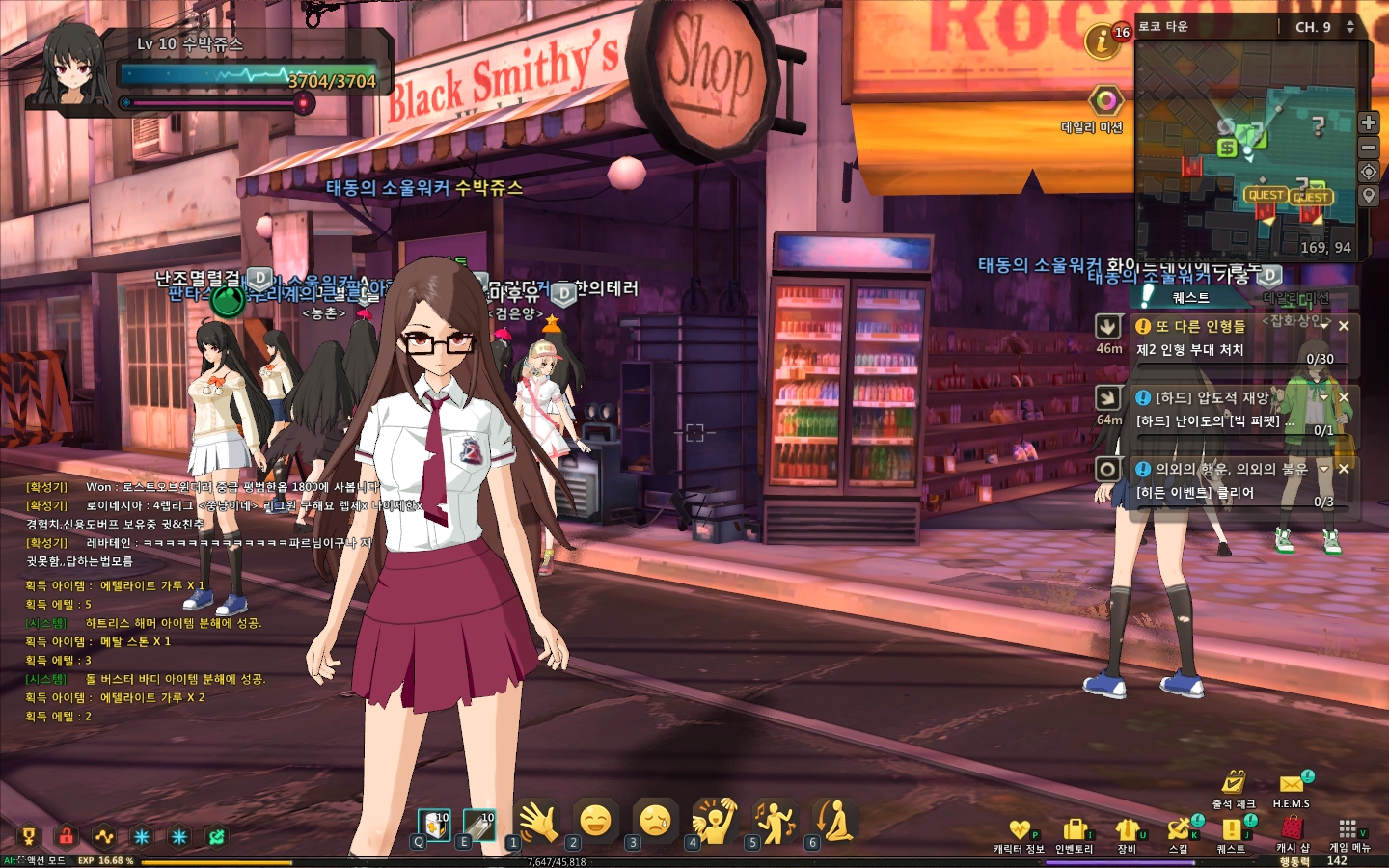Open the game menu (게임 메뉴) grid
This screenshot has height=868, width=1389.
pos(1348,829)
